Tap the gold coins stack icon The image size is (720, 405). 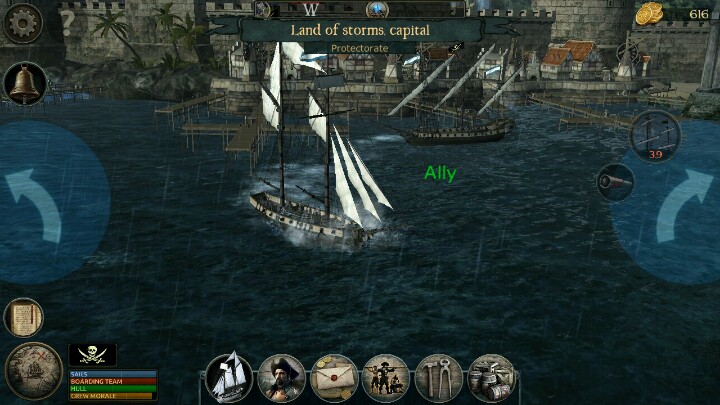pyautogui.click(x=651, y=15)
